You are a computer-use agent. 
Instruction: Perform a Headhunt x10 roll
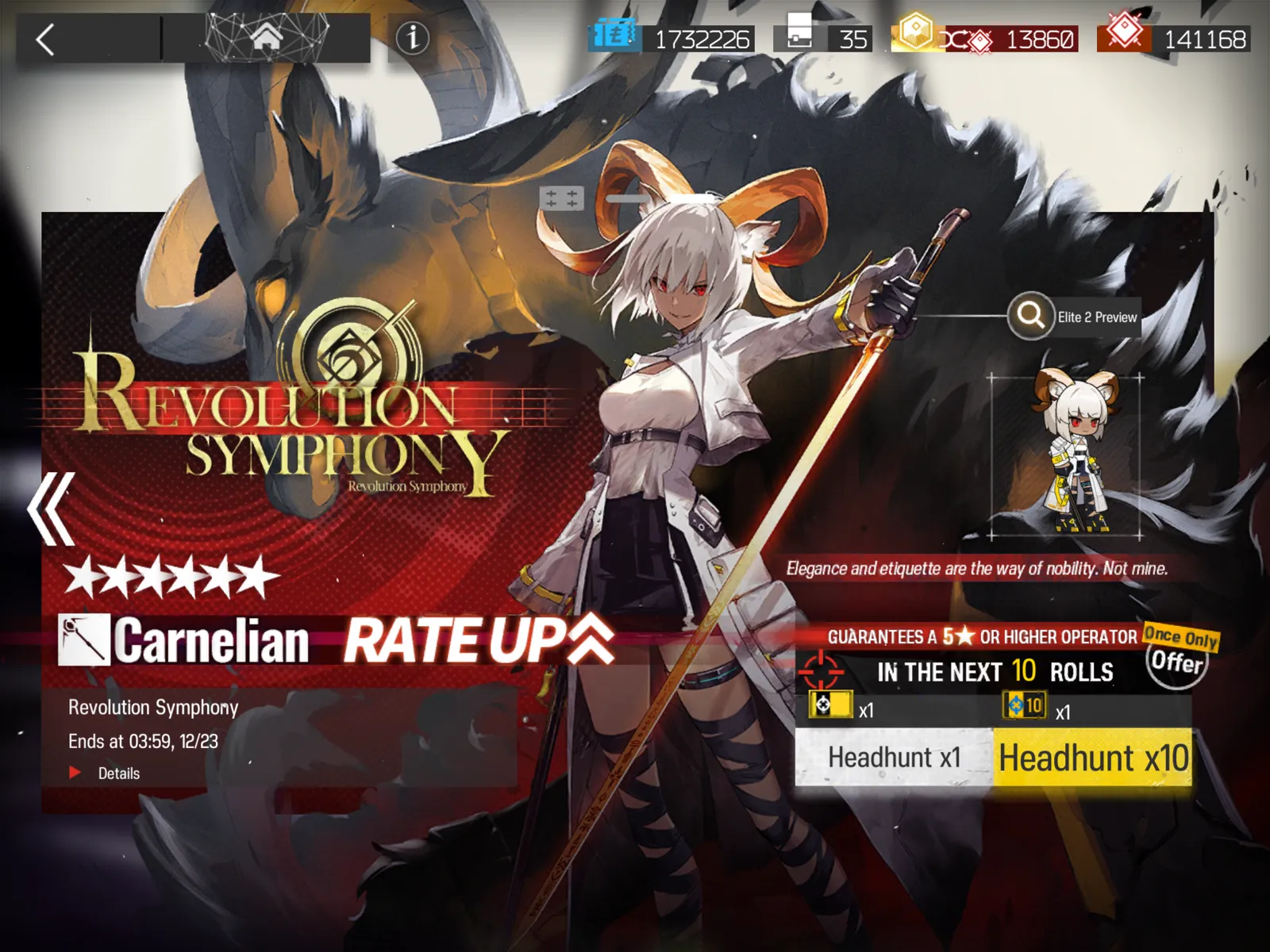click(x=1092, y=758)
